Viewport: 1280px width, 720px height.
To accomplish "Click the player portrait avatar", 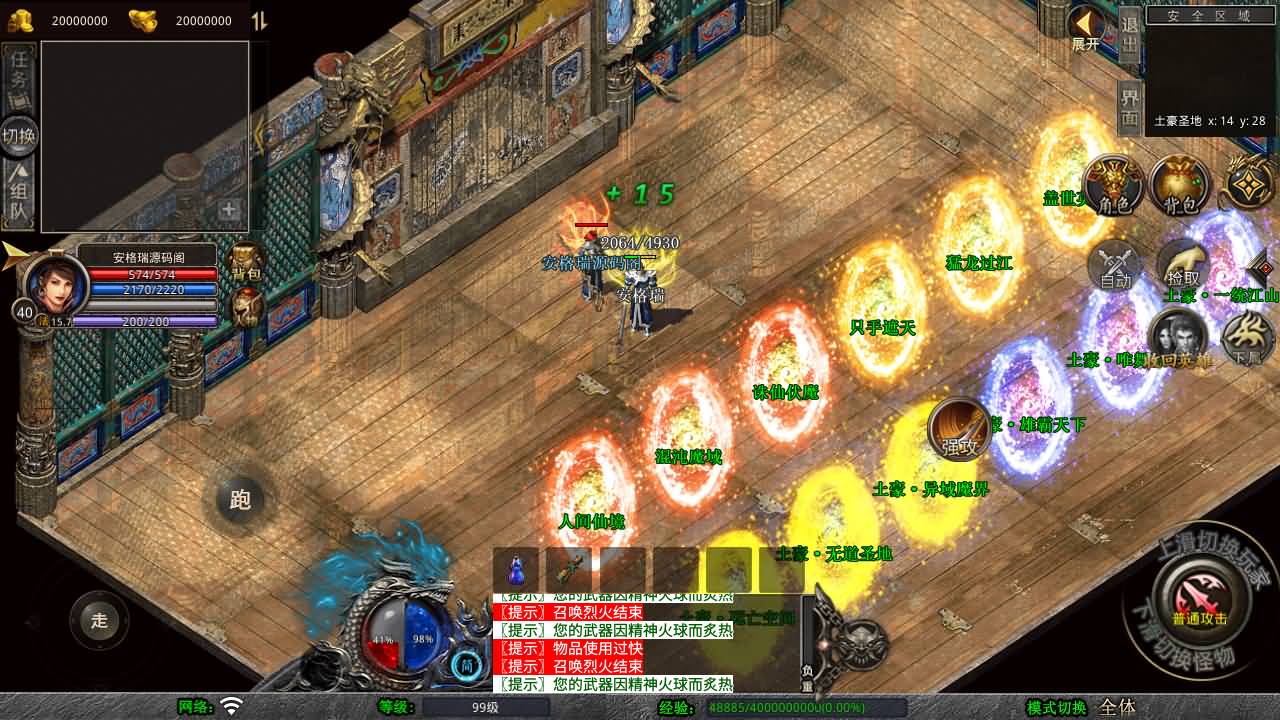I will tap(55, 285).
